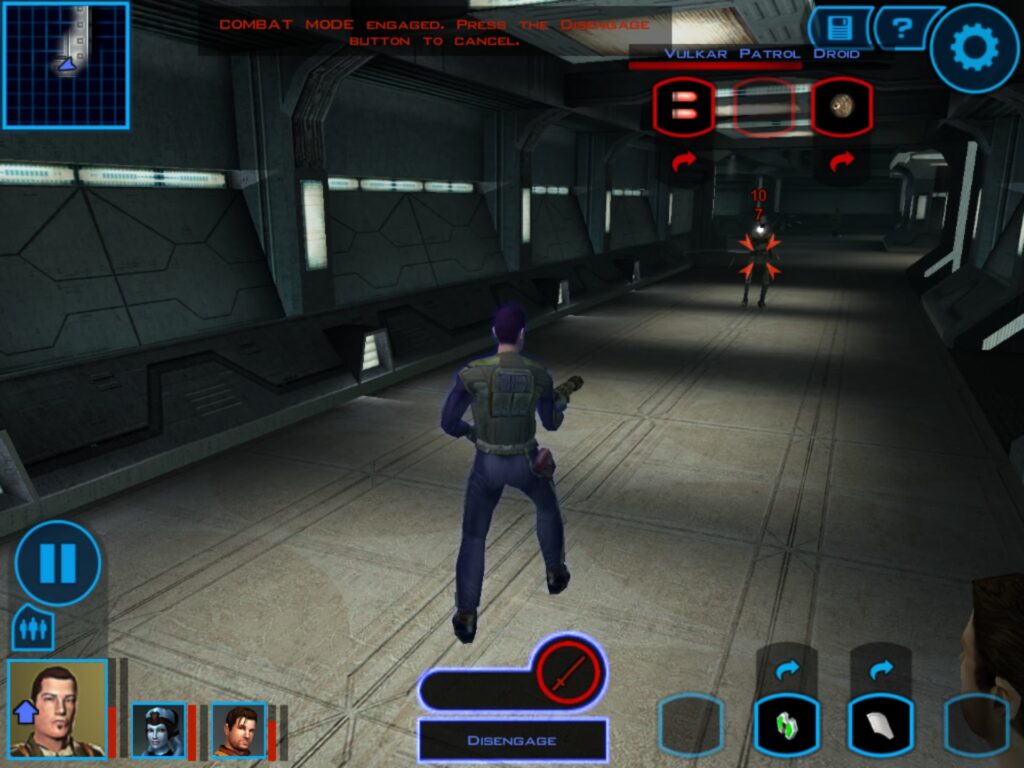Click the Disengage button
This screenshot has width=1024, height=768.
click(x=512, y=740)
